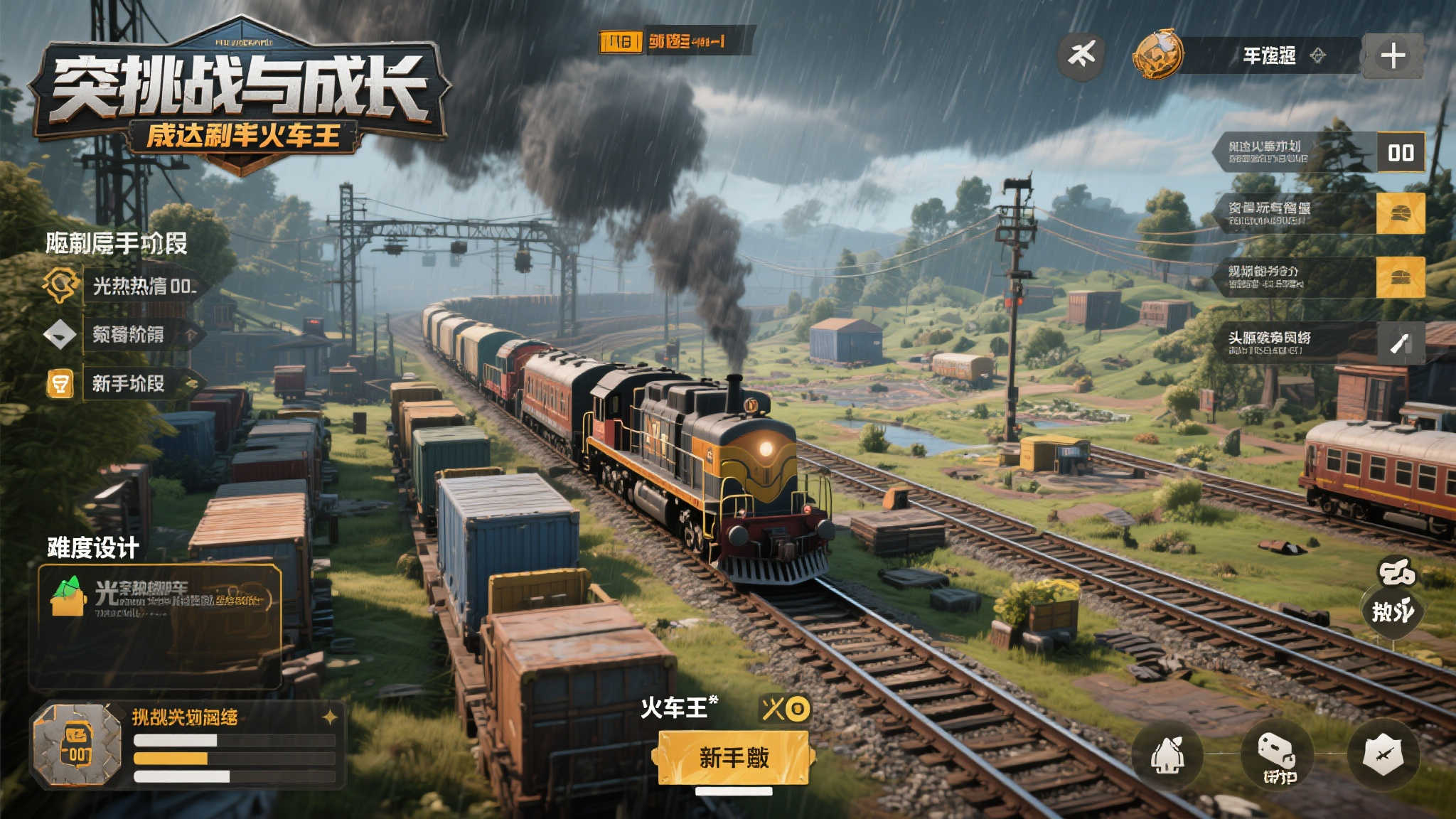Choose the diamond-icon menu entry
Screen dimensions: 1456x819
click(x=128, y=334)
